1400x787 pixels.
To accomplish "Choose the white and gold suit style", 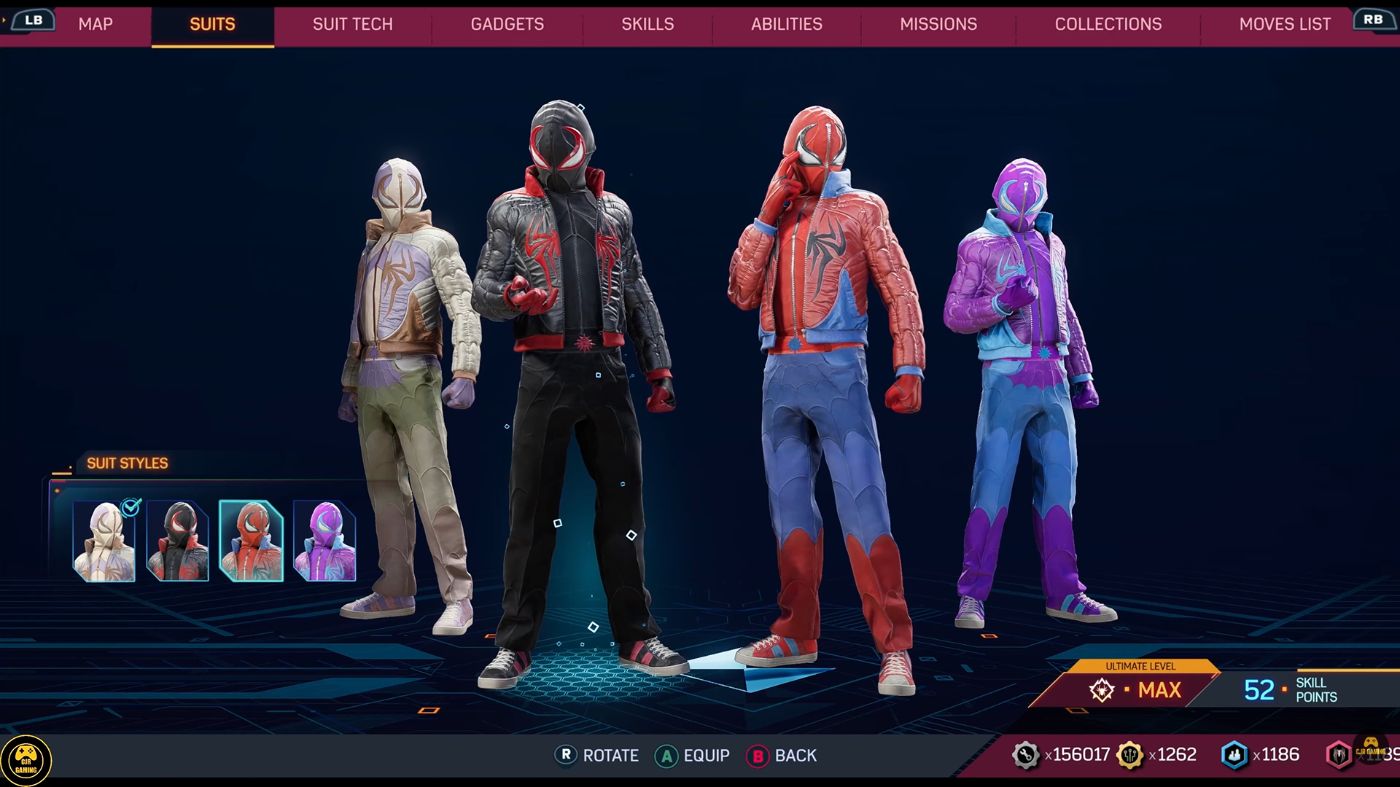I will click(x=104, y=541).
